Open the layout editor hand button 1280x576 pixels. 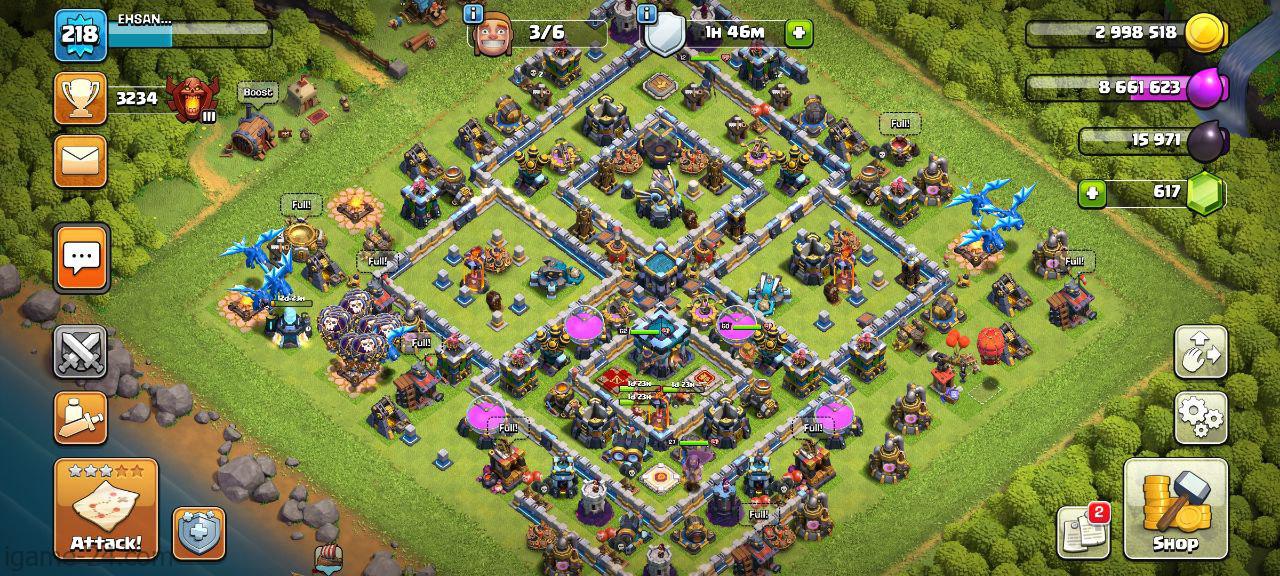pos(1200,351)
